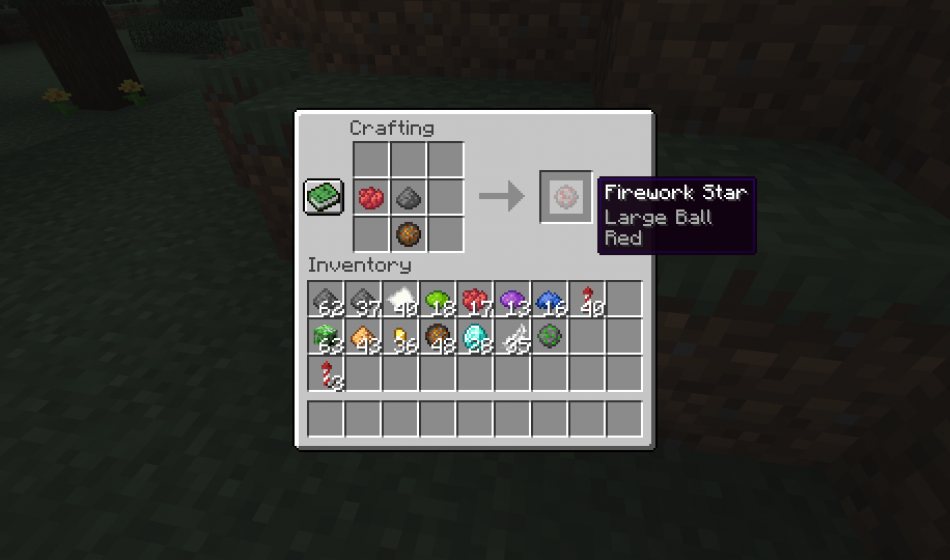
Task: Select the gunpowder stack of 62
Action: tap(325, 300)
